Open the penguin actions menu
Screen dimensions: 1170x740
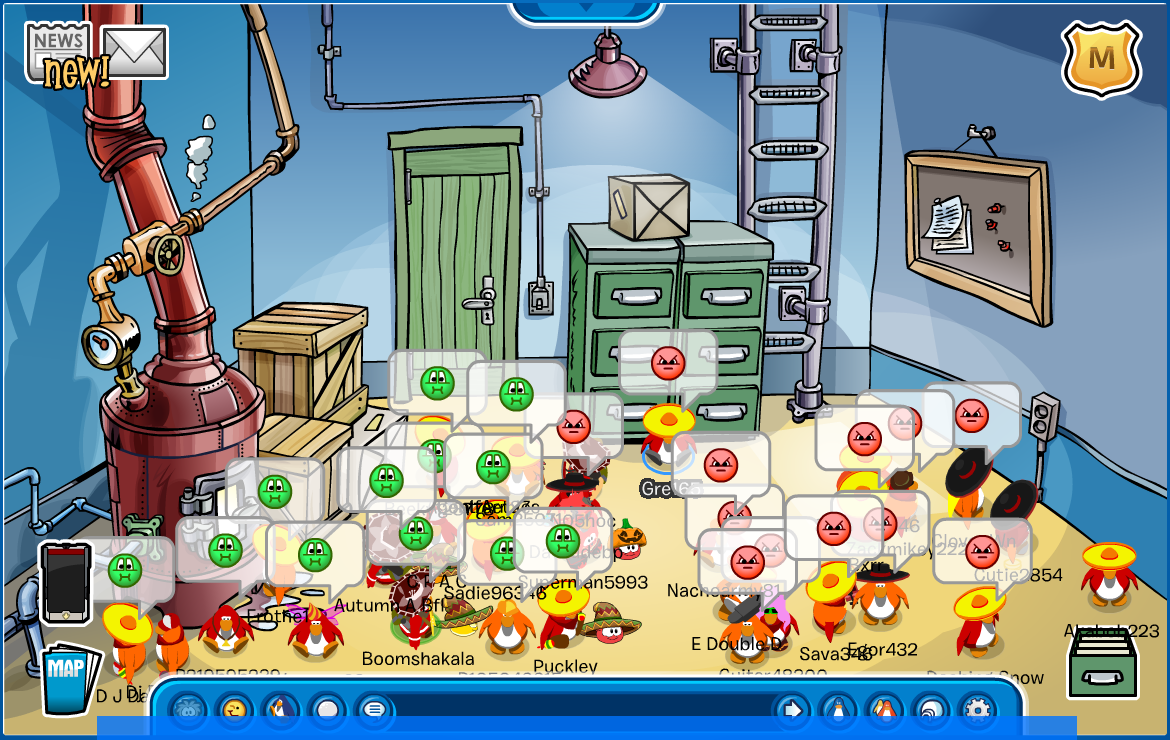(x=281, y=710)
